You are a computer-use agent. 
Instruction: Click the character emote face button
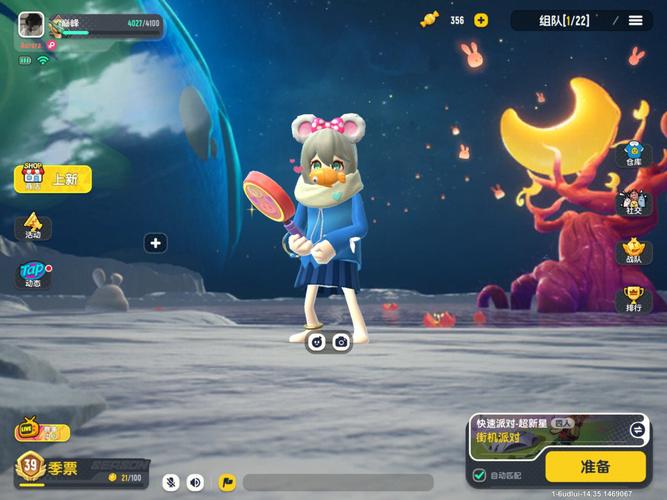point(317,342)
